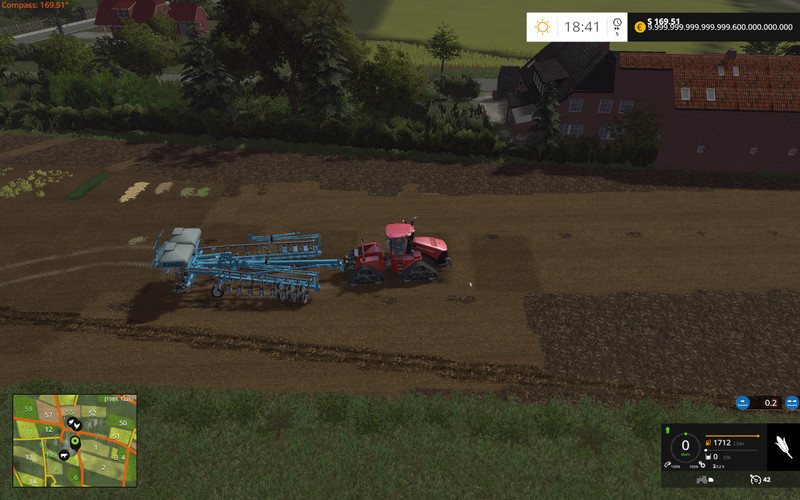
Task: Open the field minimap
Action: point(73,438)
